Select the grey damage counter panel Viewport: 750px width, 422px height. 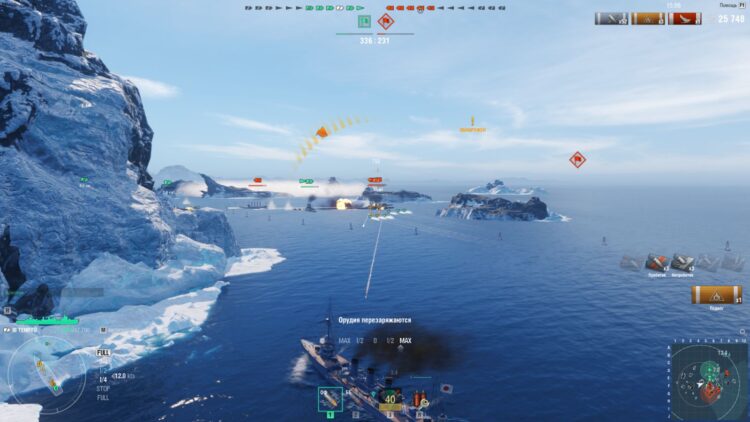point(611,18)
